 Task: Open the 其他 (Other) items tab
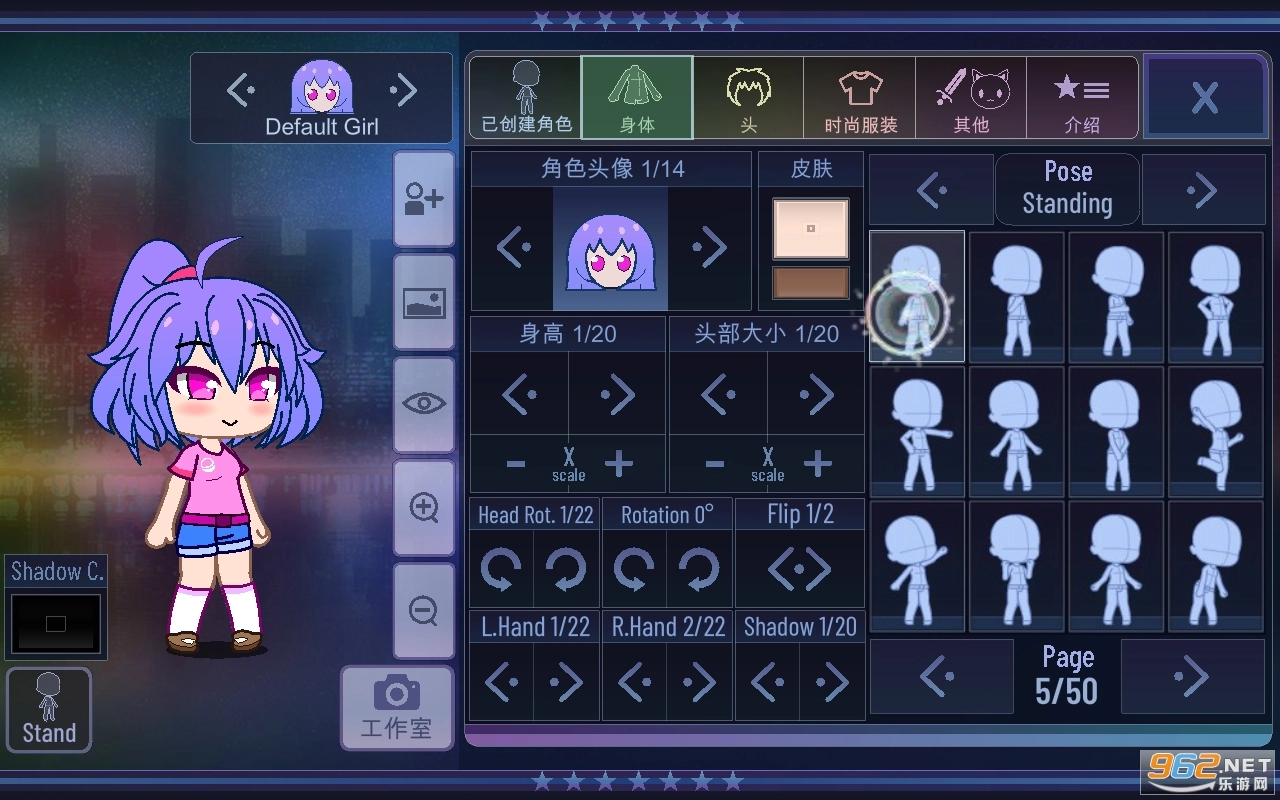(x=971, y=97)
